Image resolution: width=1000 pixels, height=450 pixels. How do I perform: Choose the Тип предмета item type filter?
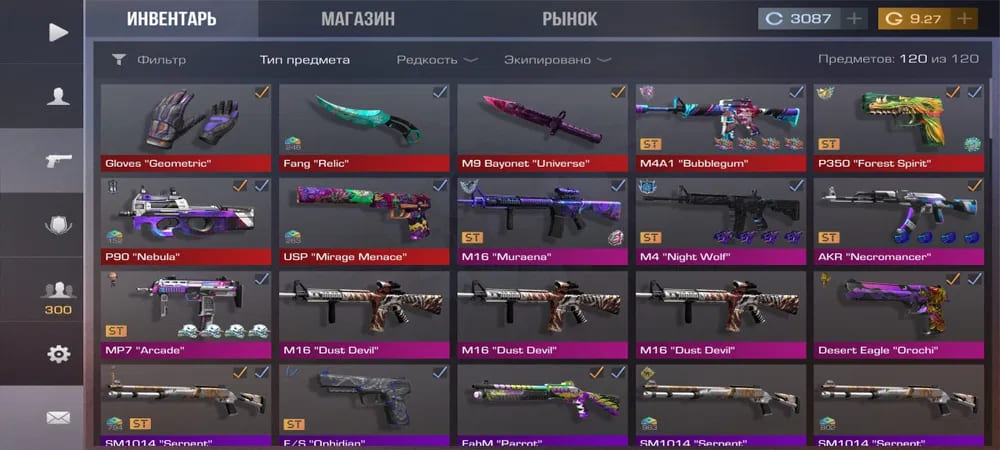(305, 60)
